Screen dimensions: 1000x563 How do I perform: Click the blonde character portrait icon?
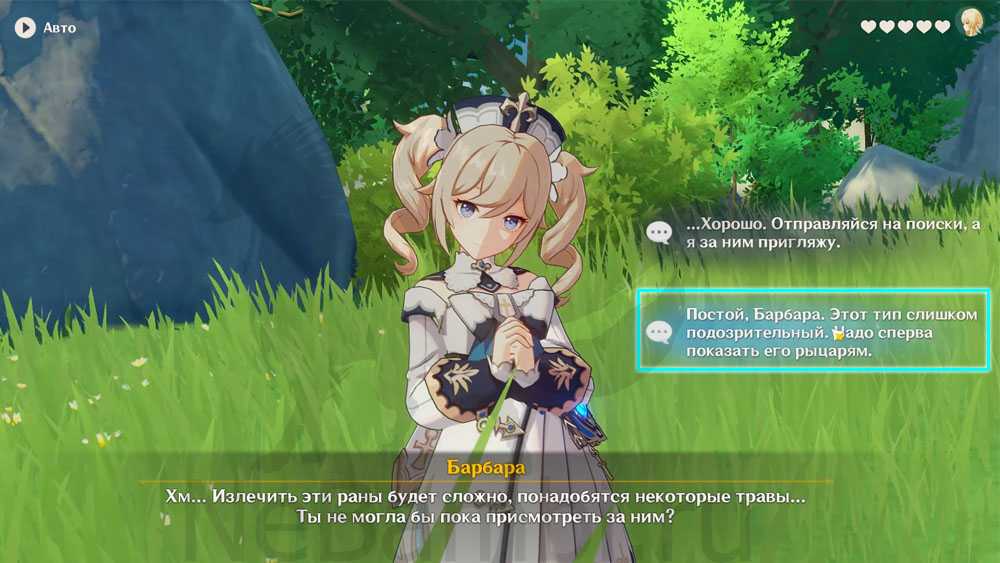click(x=970, y=24)
